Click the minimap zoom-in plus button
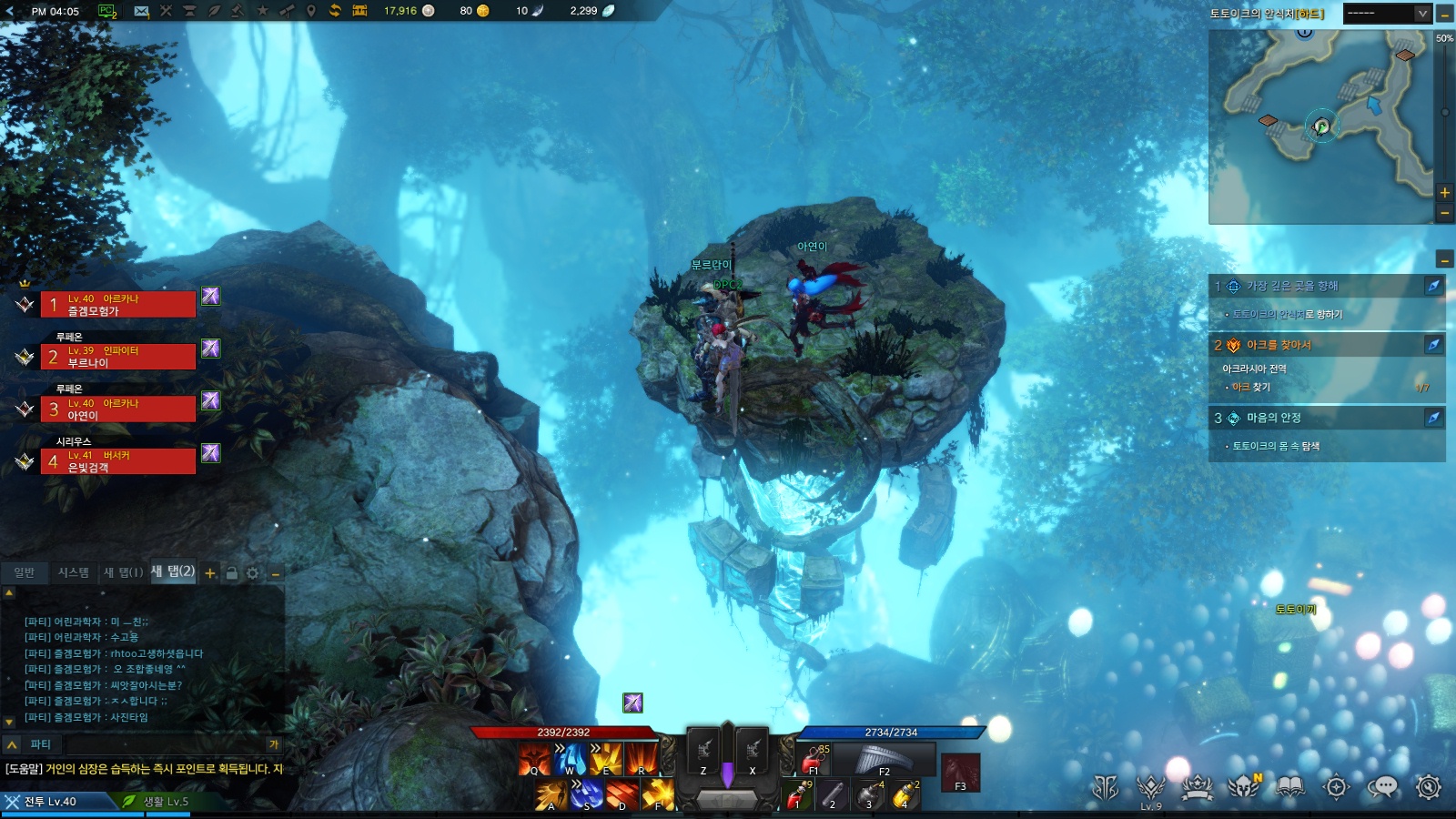1456x819 pixels. pyautogui.click(x=1444, y=192)
